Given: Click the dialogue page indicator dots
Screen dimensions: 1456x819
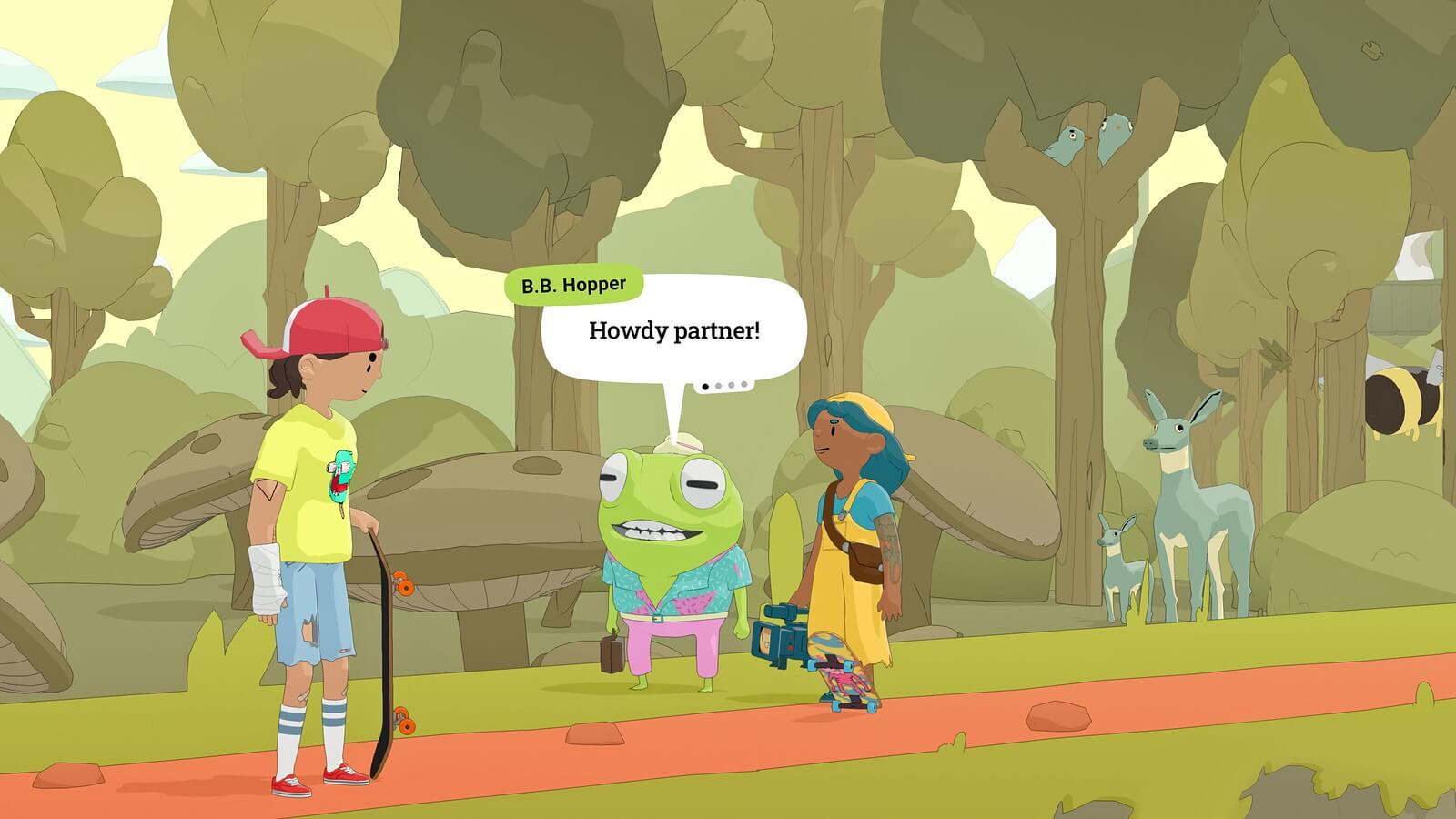Looking at the screenshot, I should 724,386.
